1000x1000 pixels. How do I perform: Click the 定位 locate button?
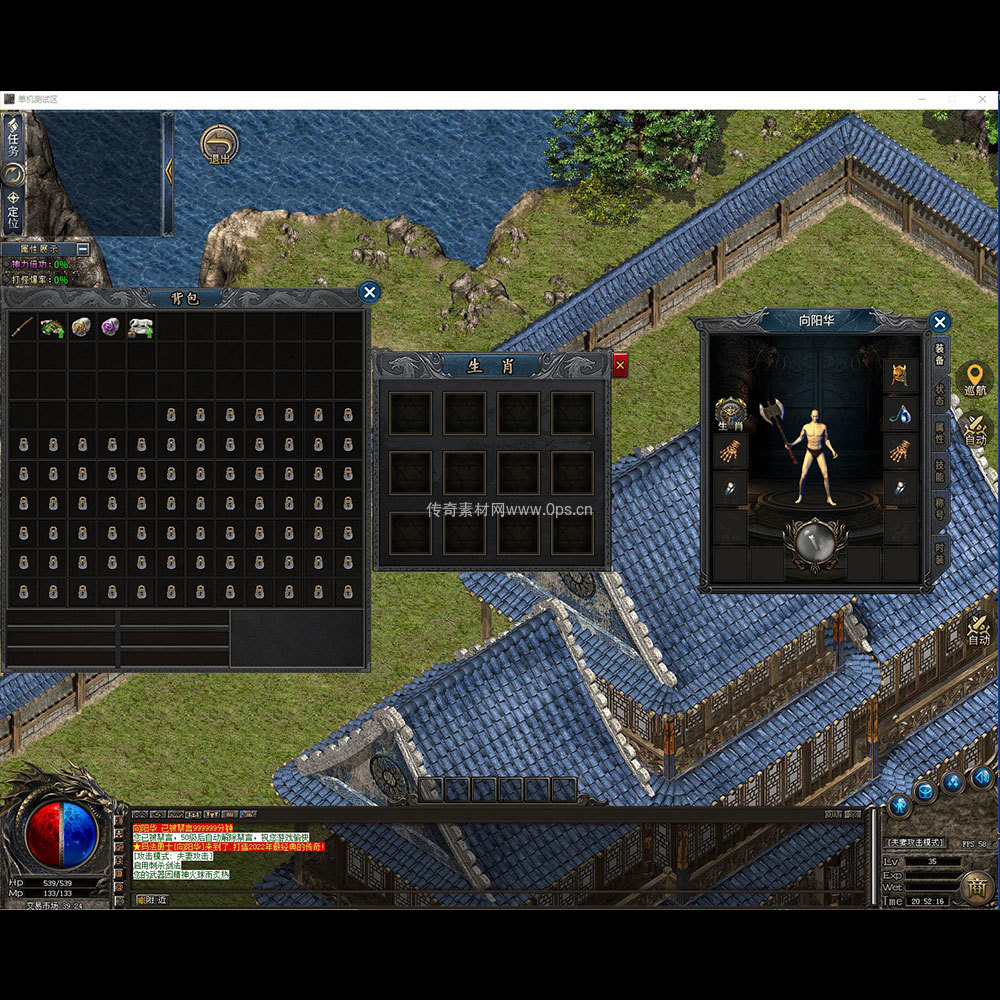click(14, 212)
